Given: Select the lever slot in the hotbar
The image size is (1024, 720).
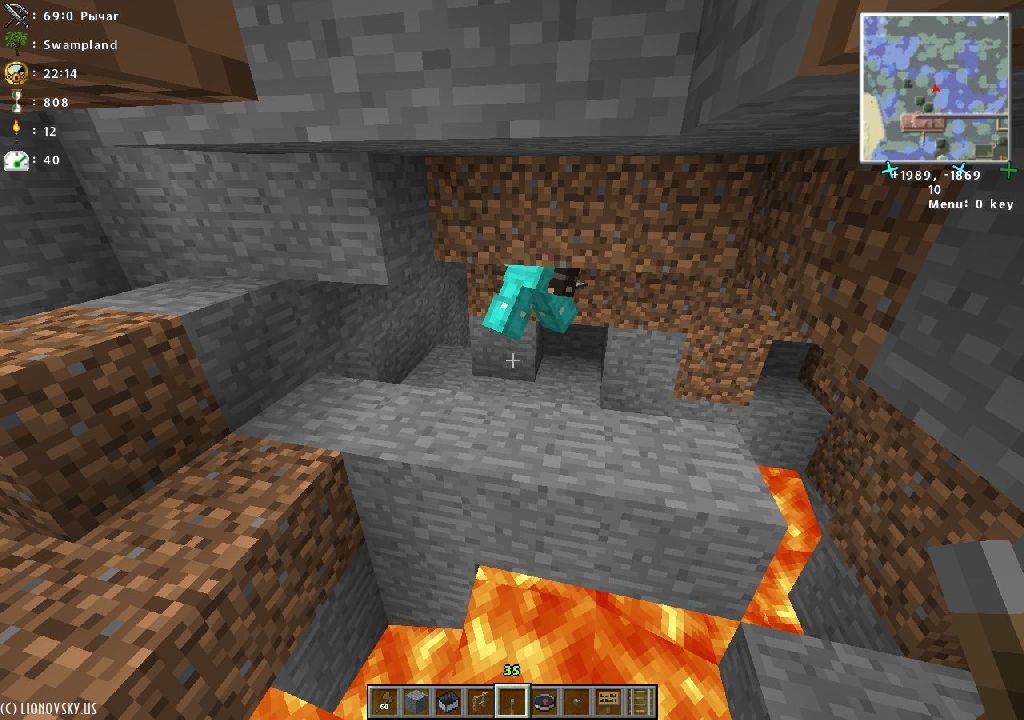Looking at the screenshot, I should click(x=513, y=702).
